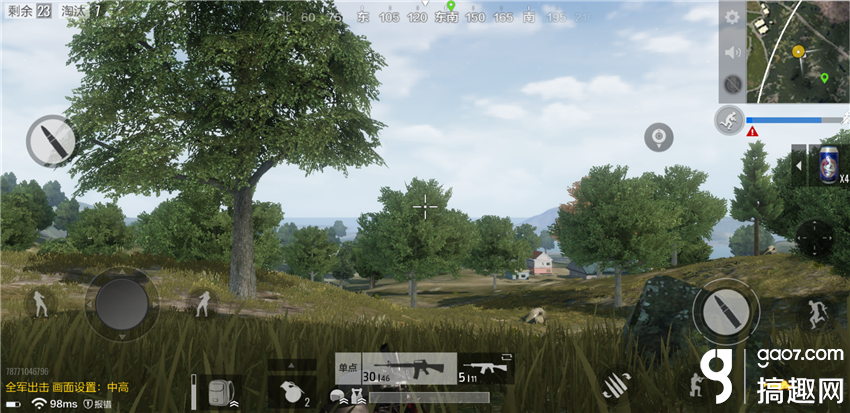Reload the weapon with the bullets icon

coord(617,384)
